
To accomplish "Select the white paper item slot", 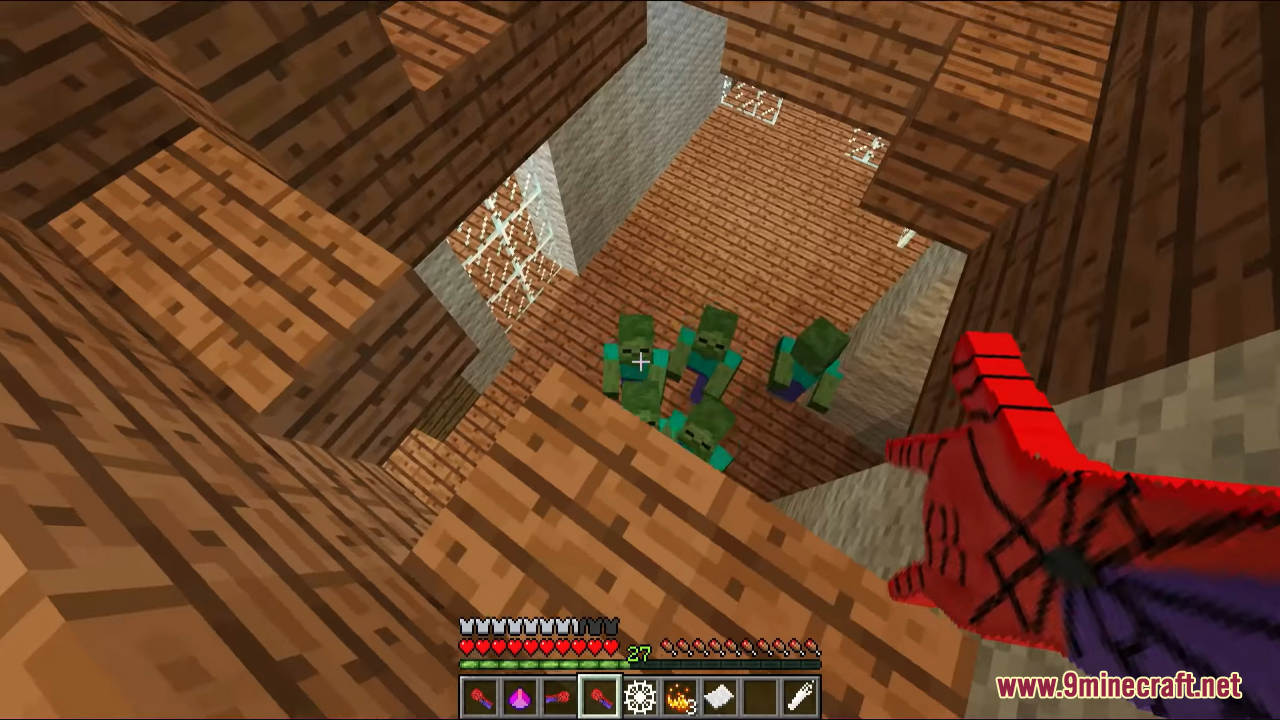I will tap(720, 697).
